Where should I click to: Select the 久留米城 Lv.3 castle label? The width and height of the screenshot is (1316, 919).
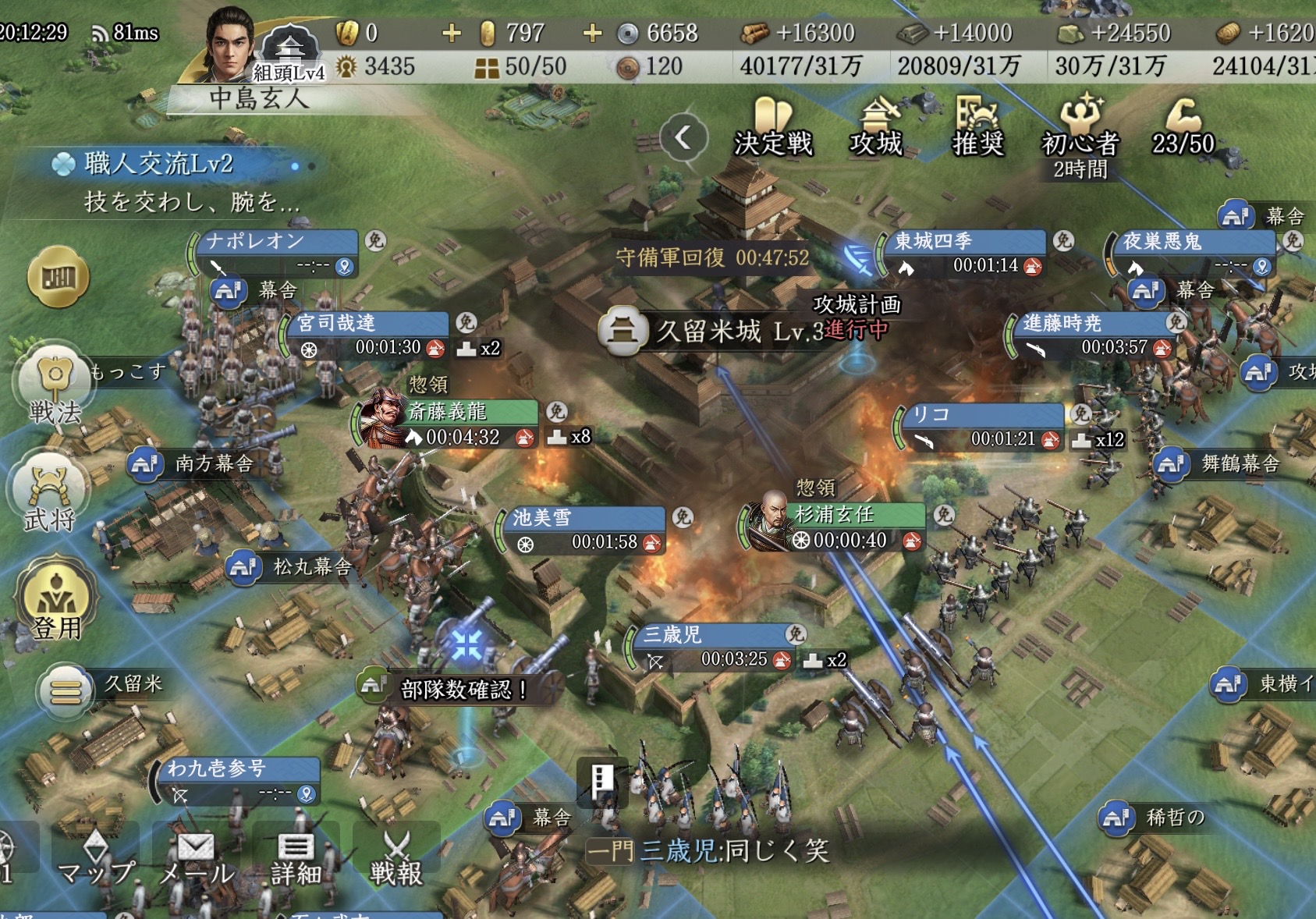tap(708, 332)
